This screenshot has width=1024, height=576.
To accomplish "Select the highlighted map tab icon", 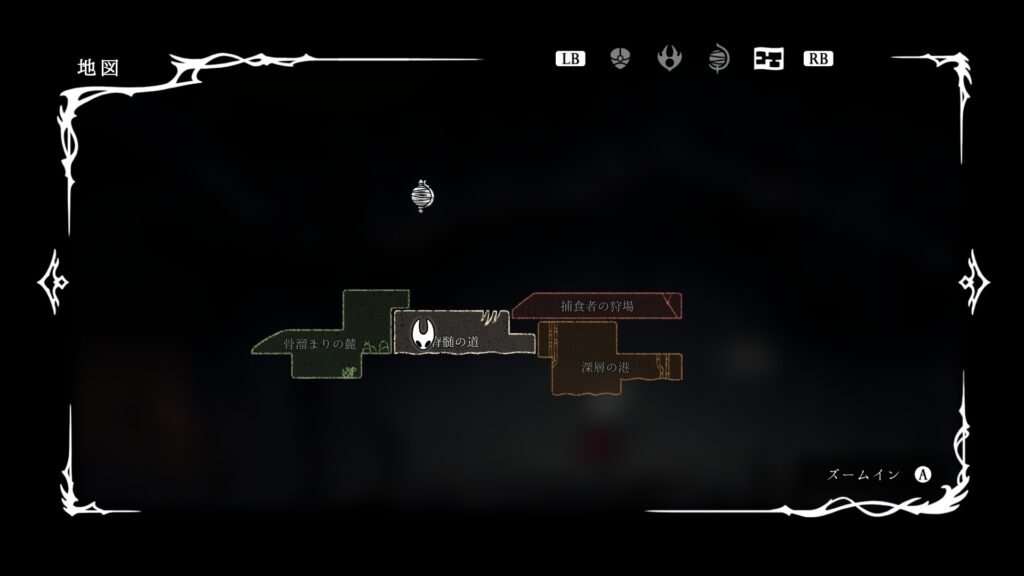I will click(x=768, y=58).
